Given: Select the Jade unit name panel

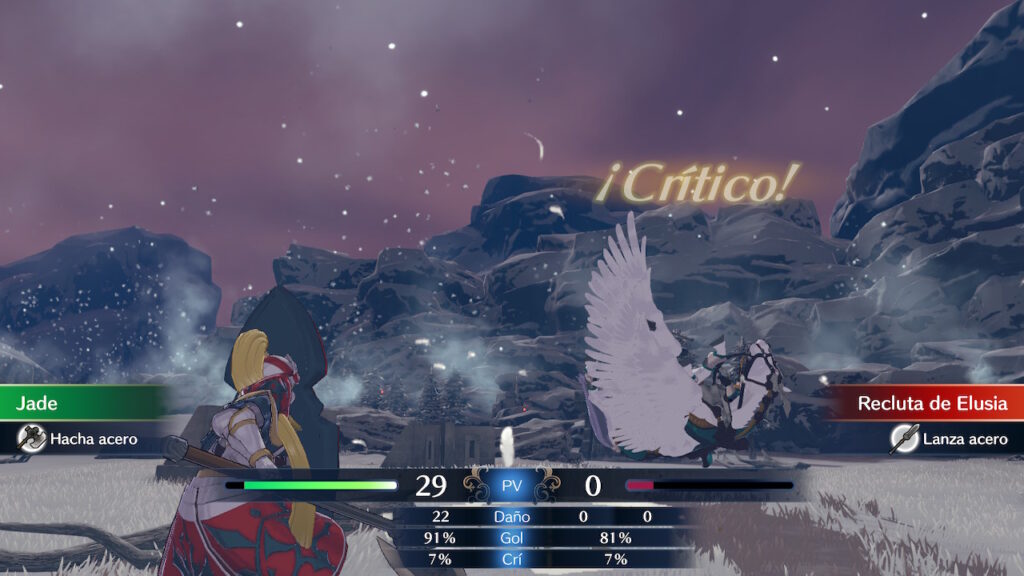Looking at the screenshot, I should tap(80, 403).
